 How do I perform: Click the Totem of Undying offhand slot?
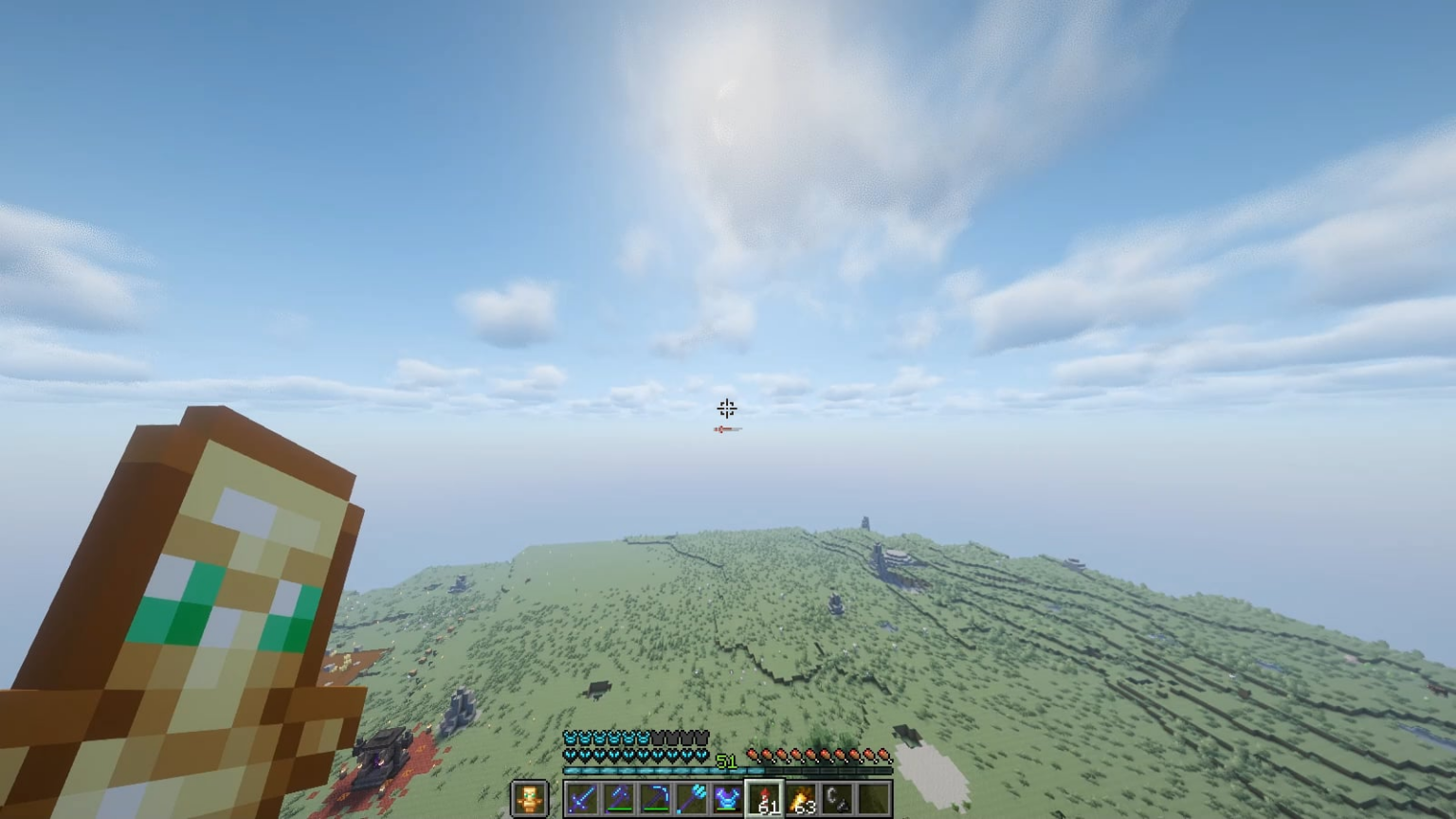coord(529,797)
